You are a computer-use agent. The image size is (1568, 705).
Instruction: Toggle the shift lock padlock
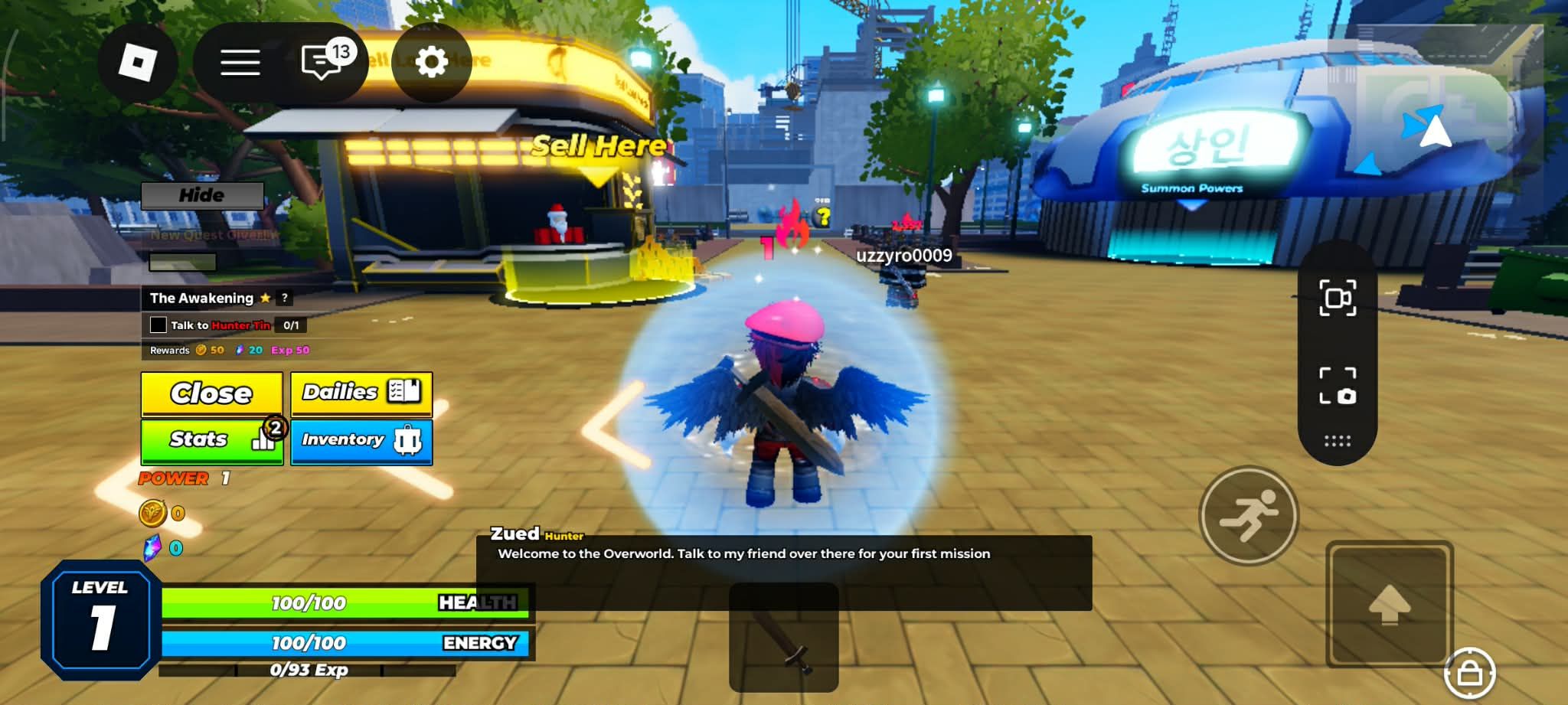[1469, 674]
